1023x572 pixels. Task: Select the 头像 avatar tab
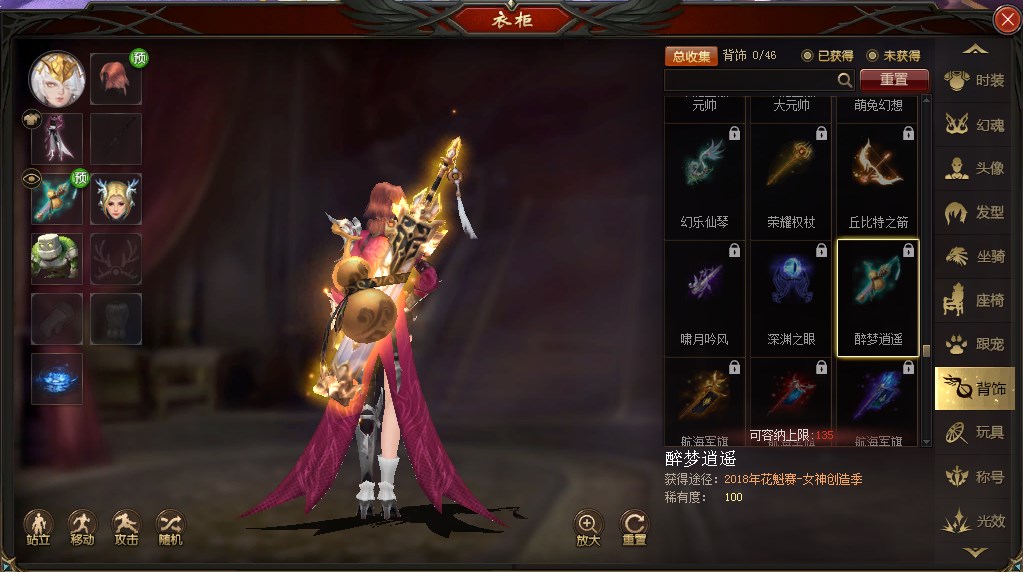pyautogui.click(x=975, y=169)
